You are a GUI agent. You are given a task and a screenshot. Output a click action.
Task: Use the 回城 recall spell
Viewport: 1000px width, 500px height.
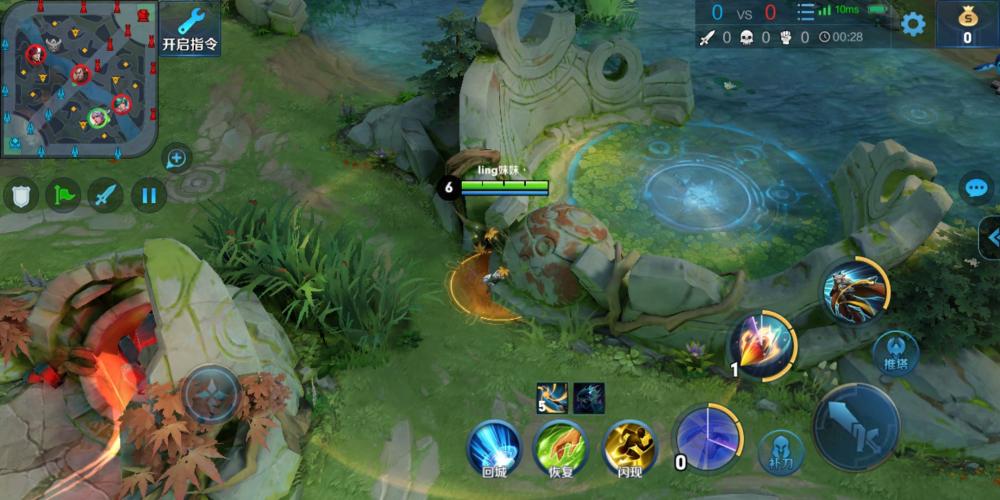coord(495,446)
